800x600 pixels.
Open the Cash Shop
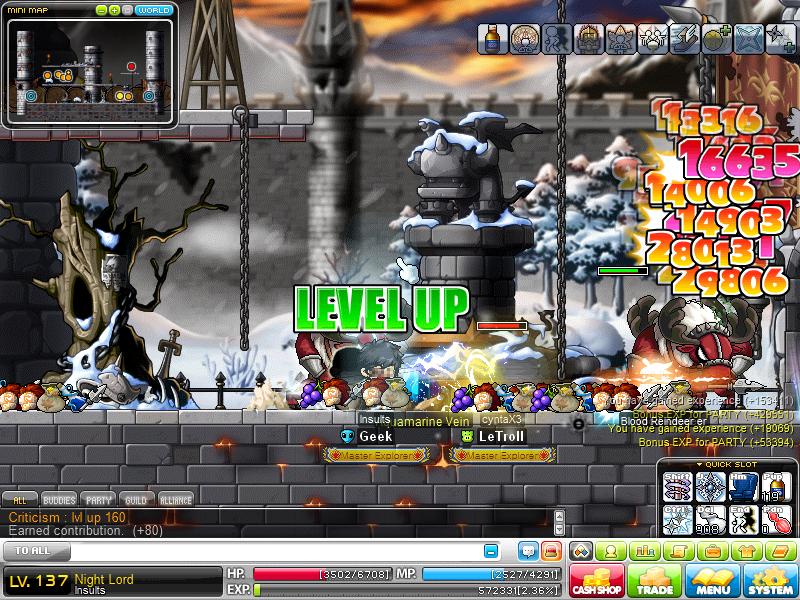597,580
